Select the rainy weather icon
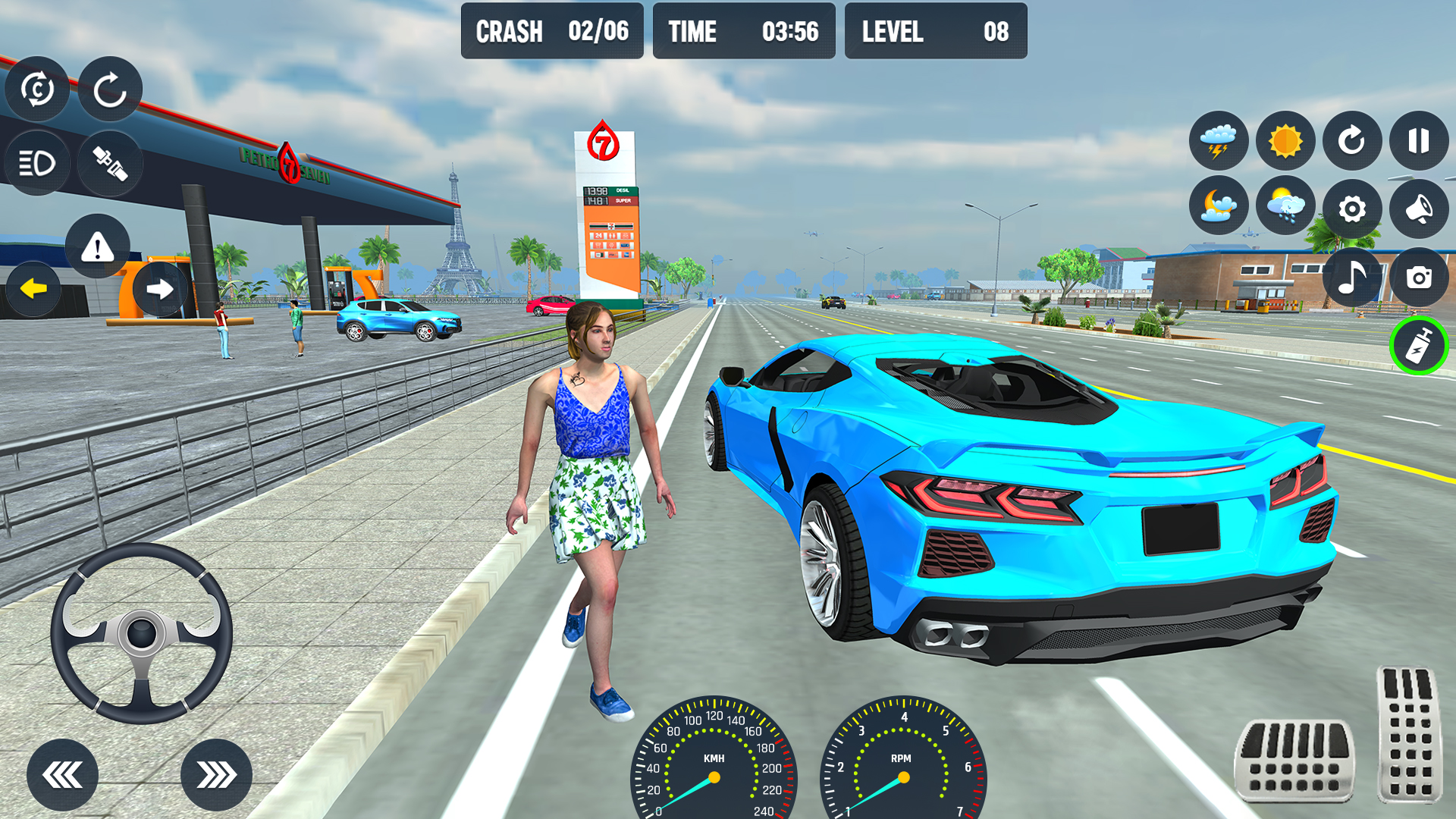This screenshot has width=1456, height=819. [x=1285, y=206]
